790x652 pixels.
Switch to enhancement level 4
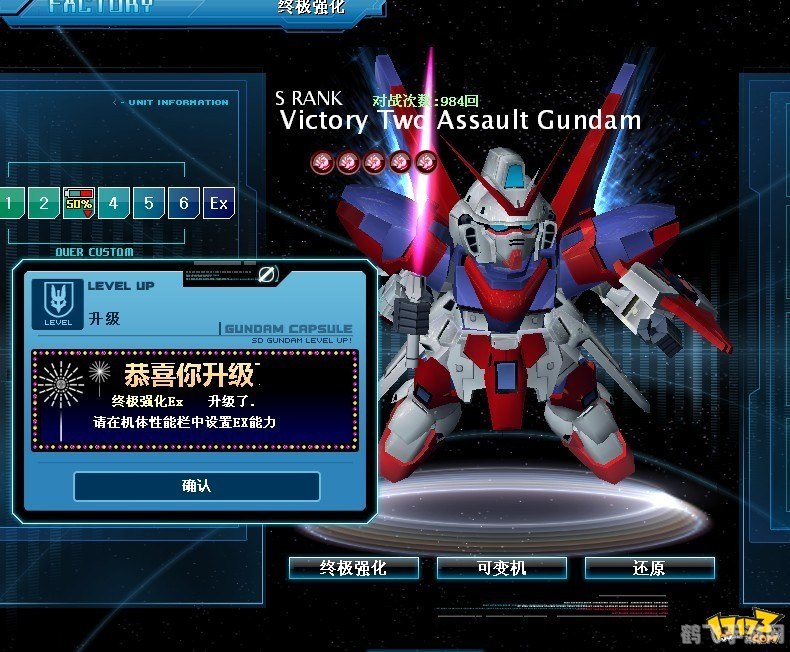pyautogui.click(x=113, y=203)
